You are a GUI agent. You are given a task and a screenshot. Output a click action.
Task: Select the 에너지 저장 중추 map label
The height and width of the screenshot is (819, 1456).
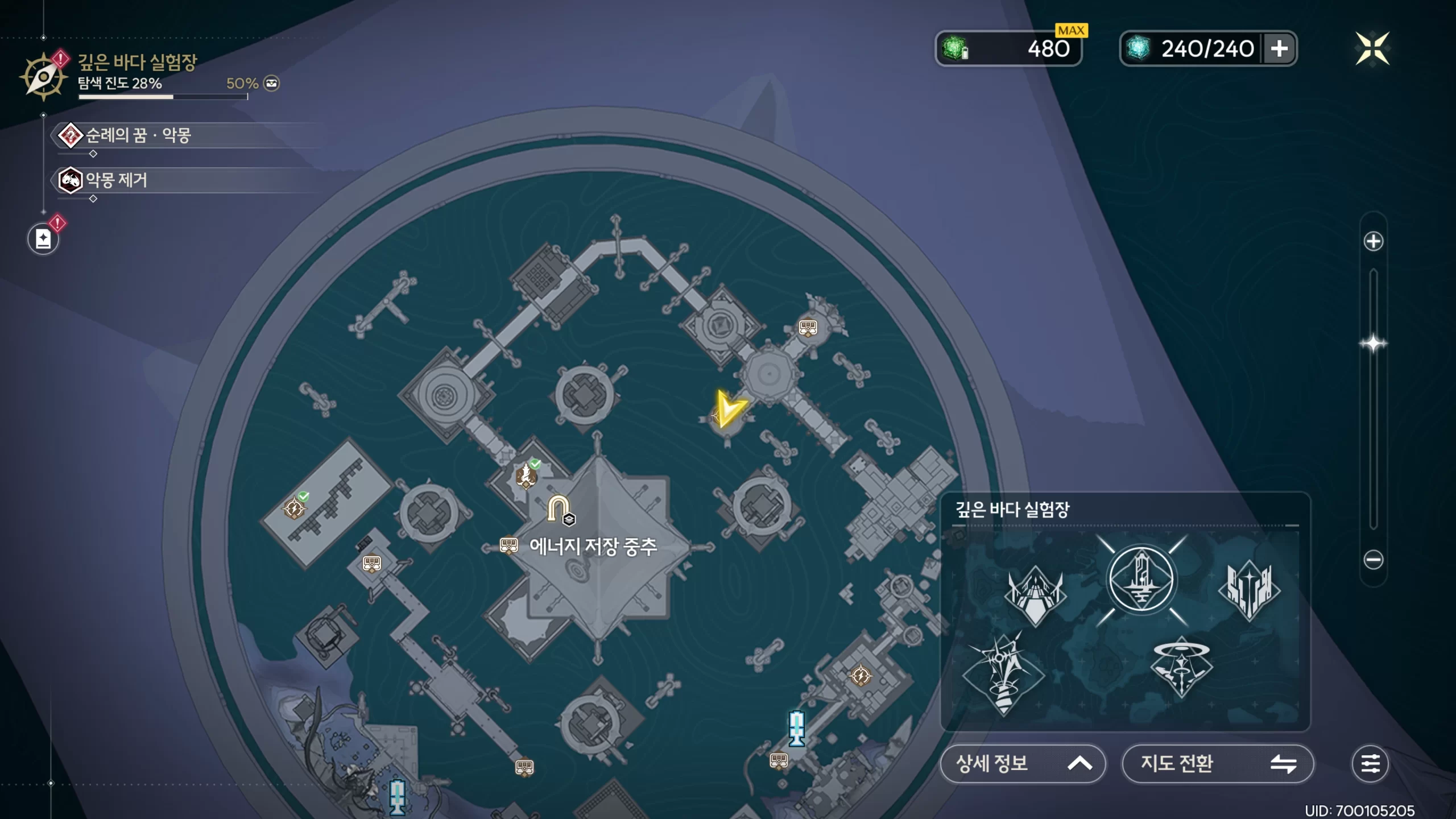point(593,547)
